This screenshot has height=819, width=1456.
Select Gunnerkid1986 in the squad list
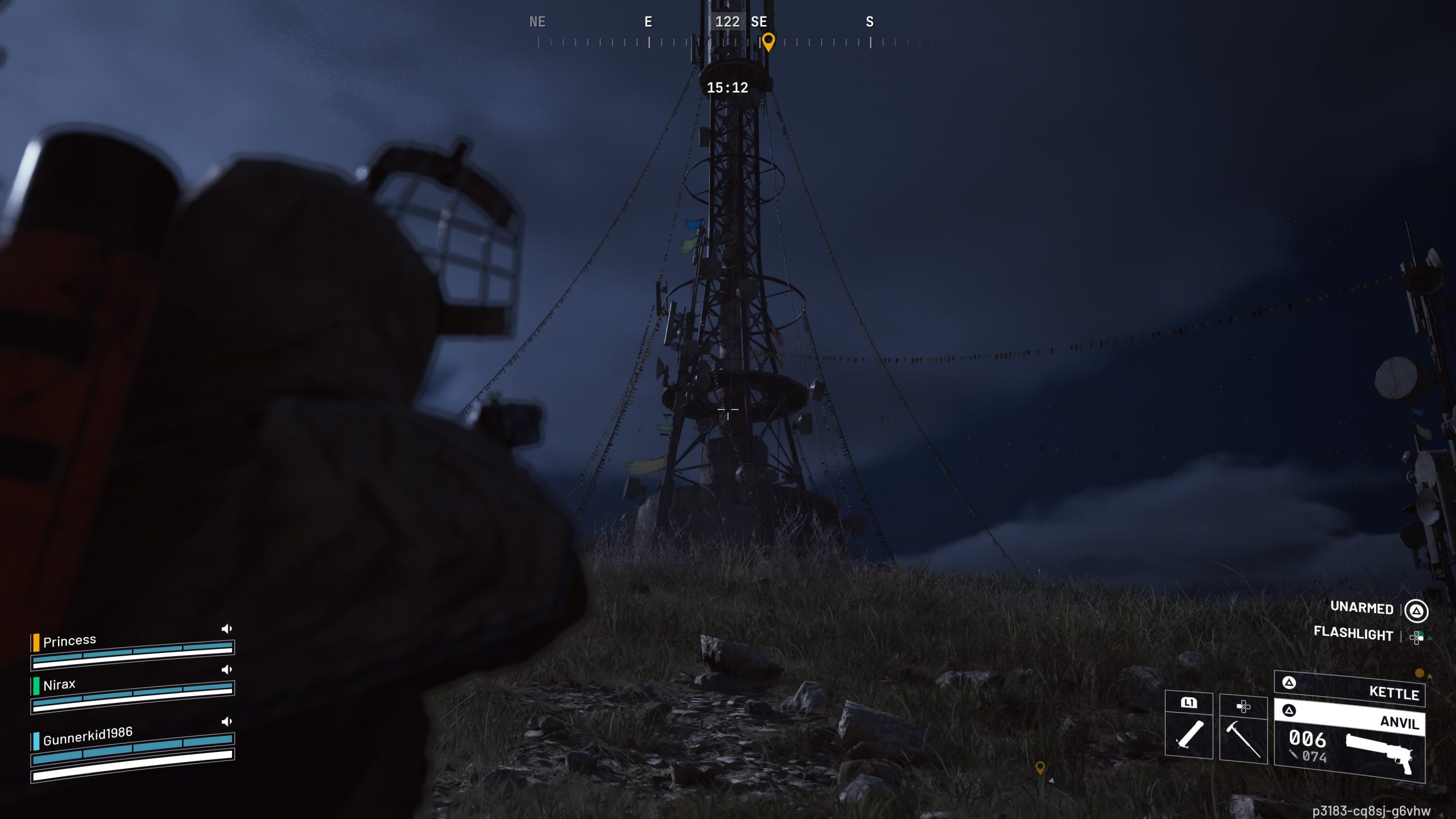tap(88, 736)
